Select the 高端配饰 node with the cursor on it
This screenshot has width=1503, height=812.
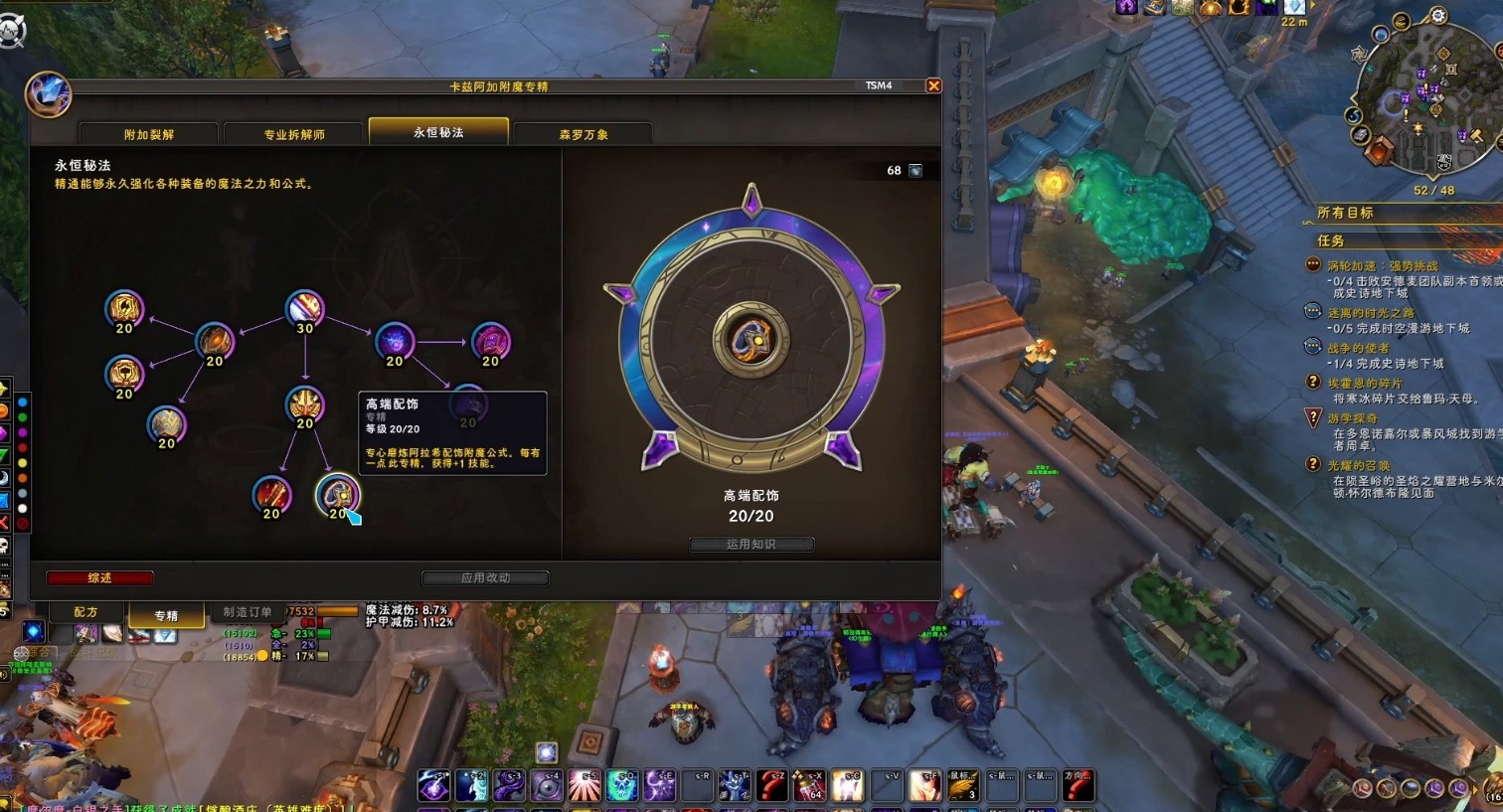(x=337, y=494)
